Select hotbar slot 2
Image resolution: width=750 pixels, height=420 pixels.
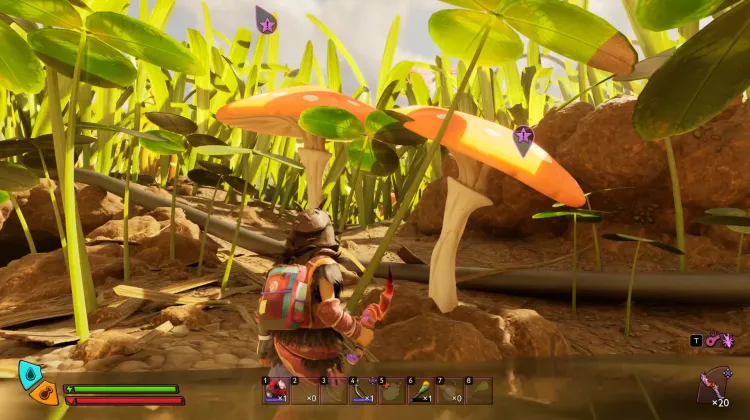(305, 390)
